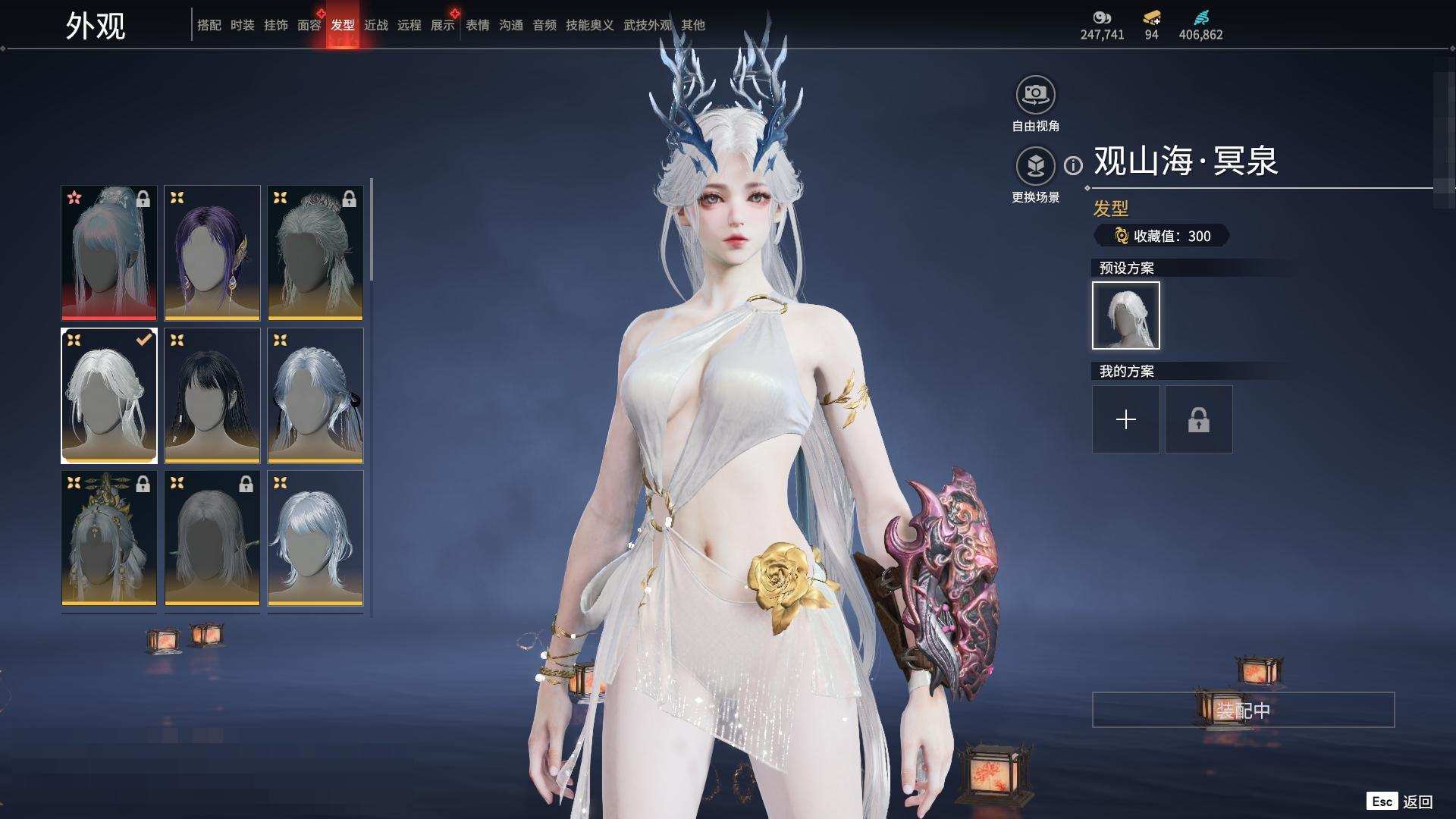Select the 表情 tab
The image size is (1456, 819).
[x=477, y=25]
